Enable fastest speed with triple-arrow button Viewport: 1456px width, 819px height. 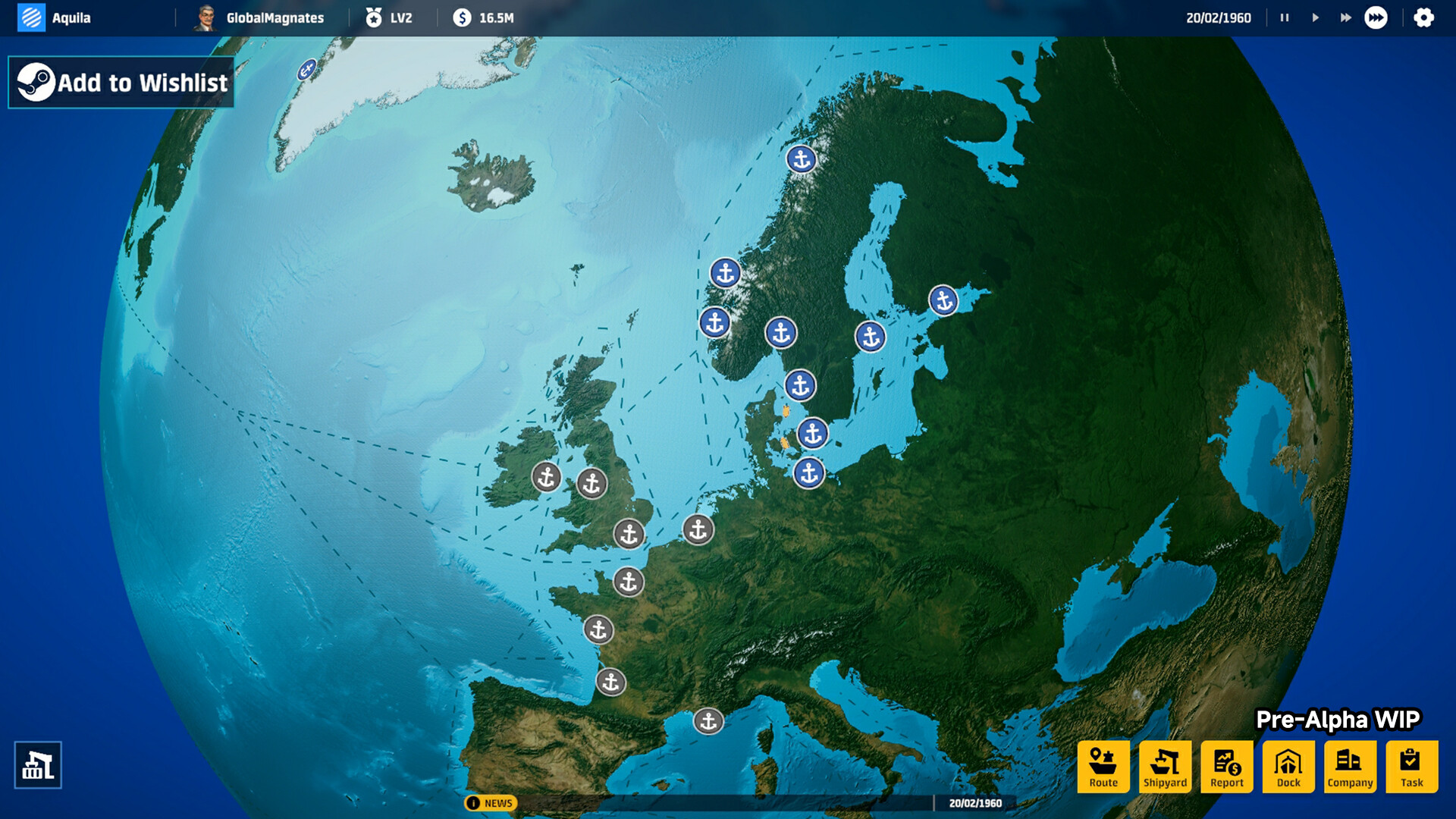pos(1374,17)
